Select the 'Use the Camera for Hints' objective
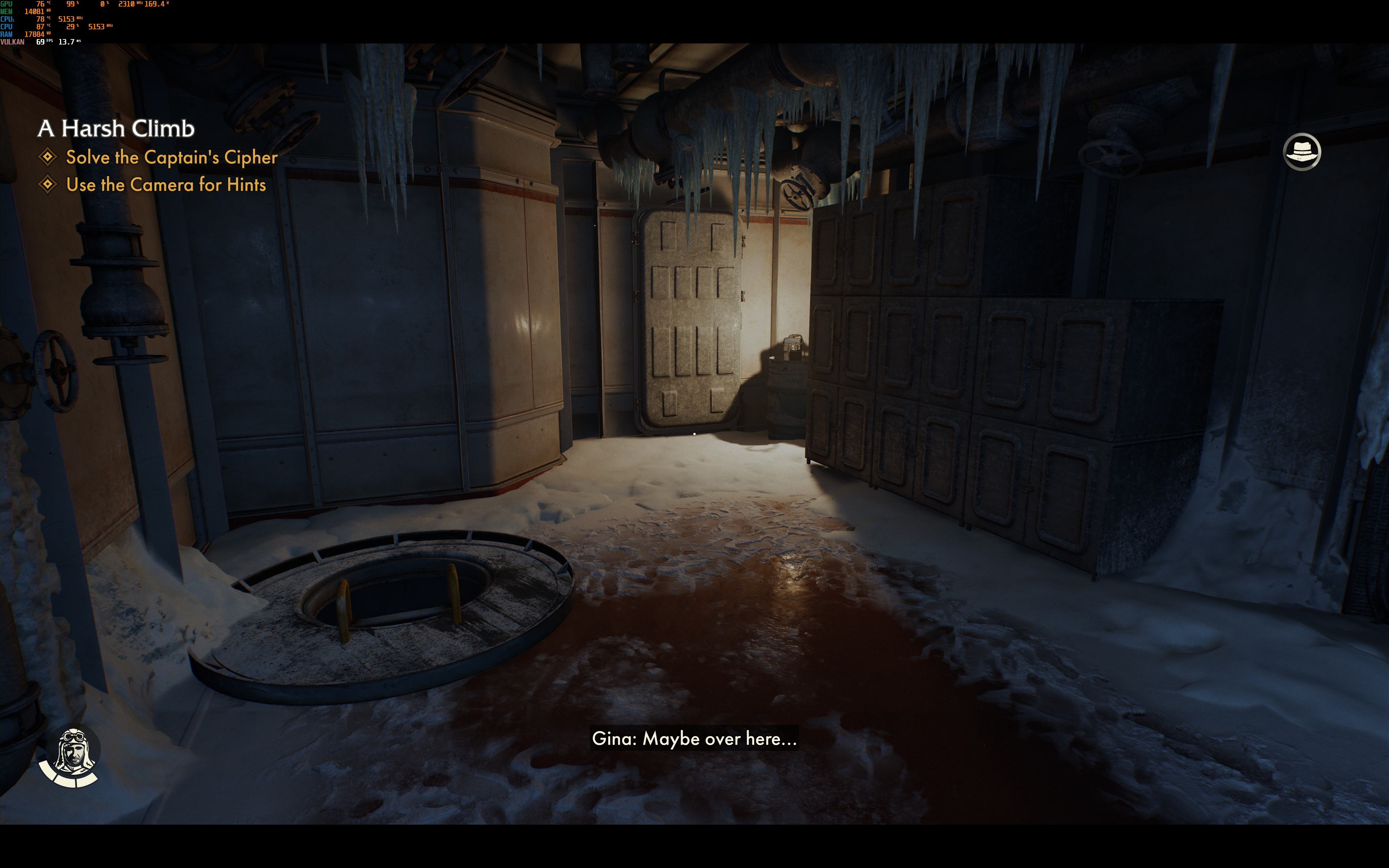The width and height of the screenshot is (1389, 868). click(165, 185)
